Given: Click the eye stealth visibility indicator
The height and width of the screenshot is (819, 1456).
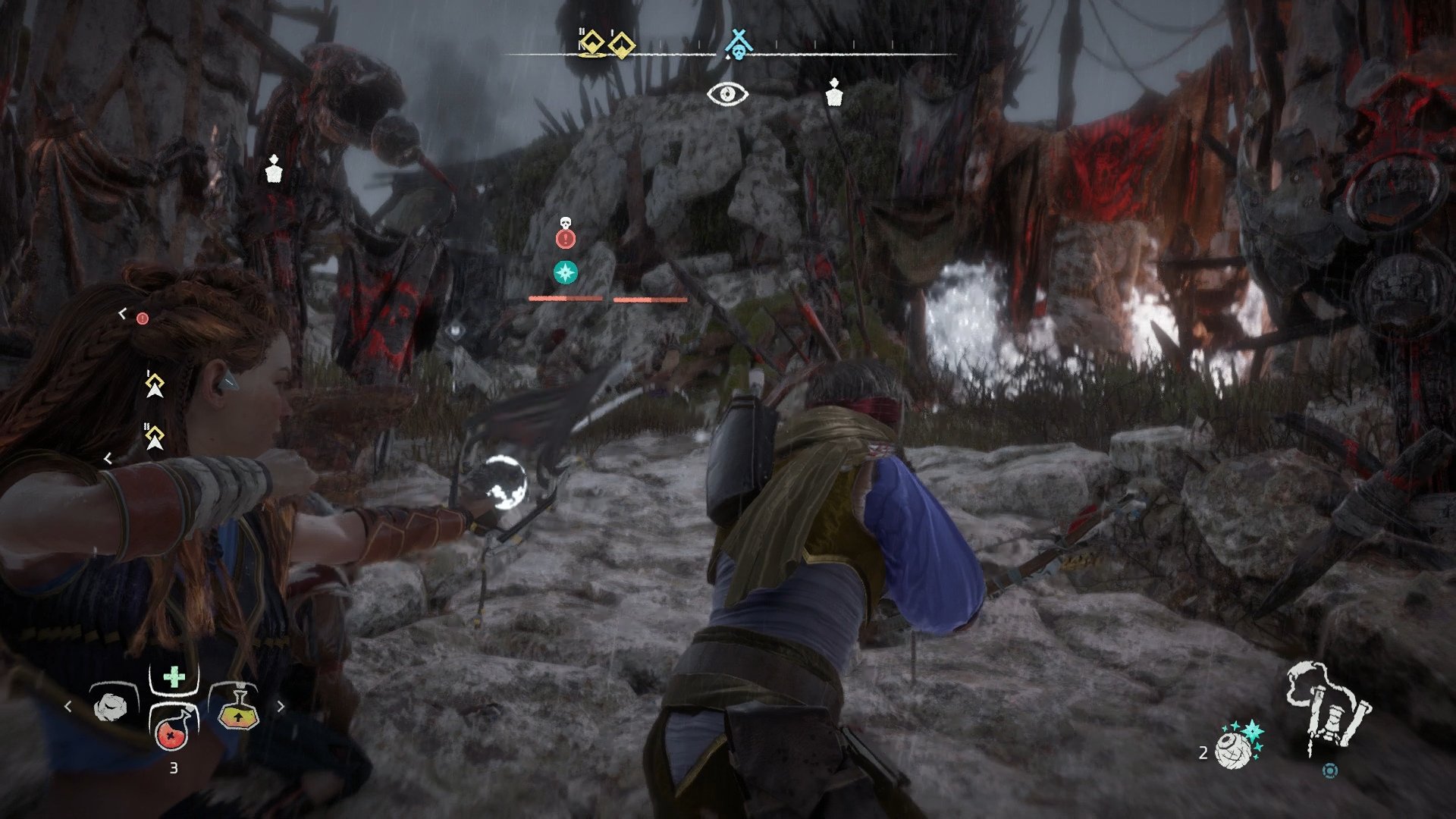Looking at the screenshot, I should pos(727,94).
